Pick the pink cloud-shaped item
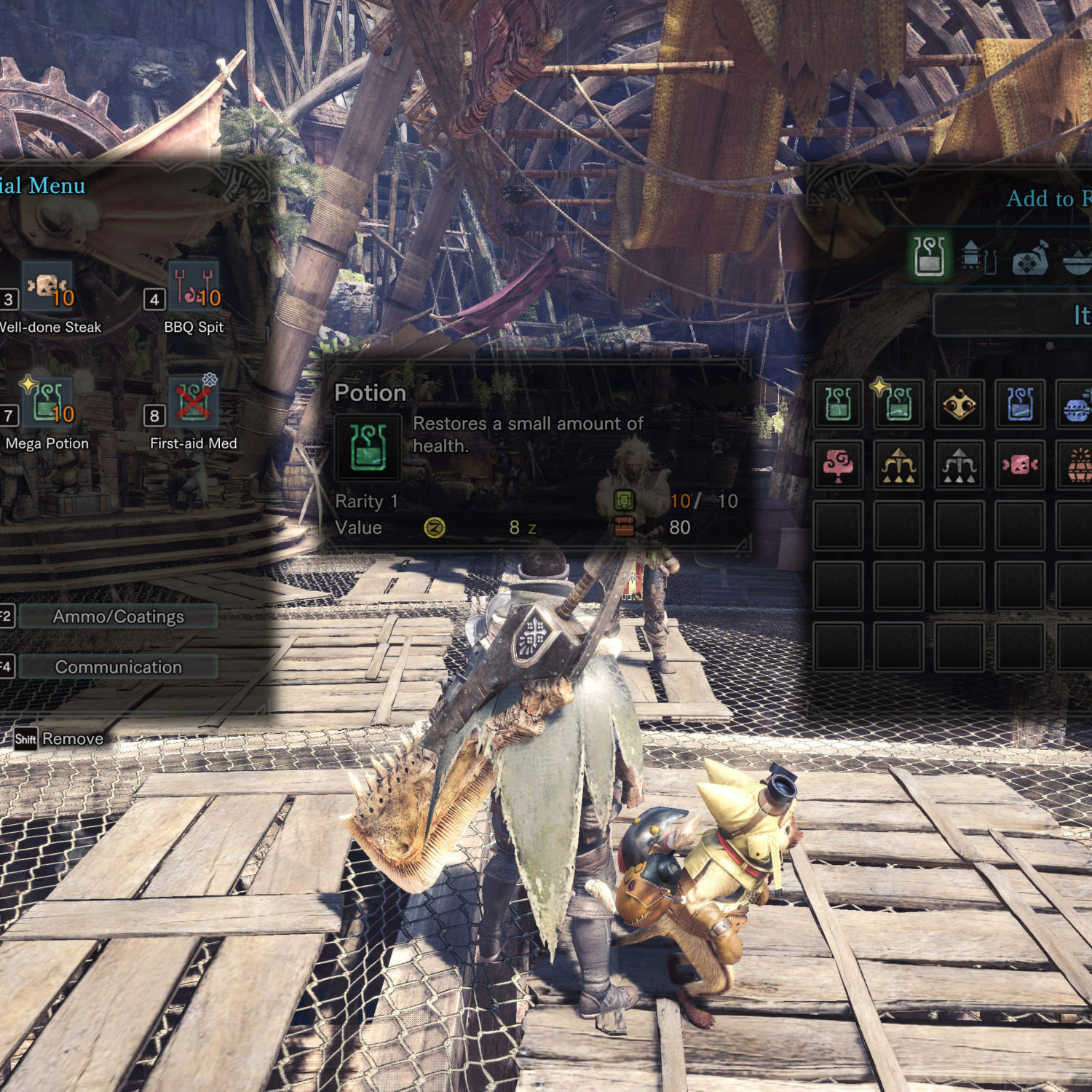Viewport: 1092px width, 1092px height. pyautogui.click(x=838, y=464)
